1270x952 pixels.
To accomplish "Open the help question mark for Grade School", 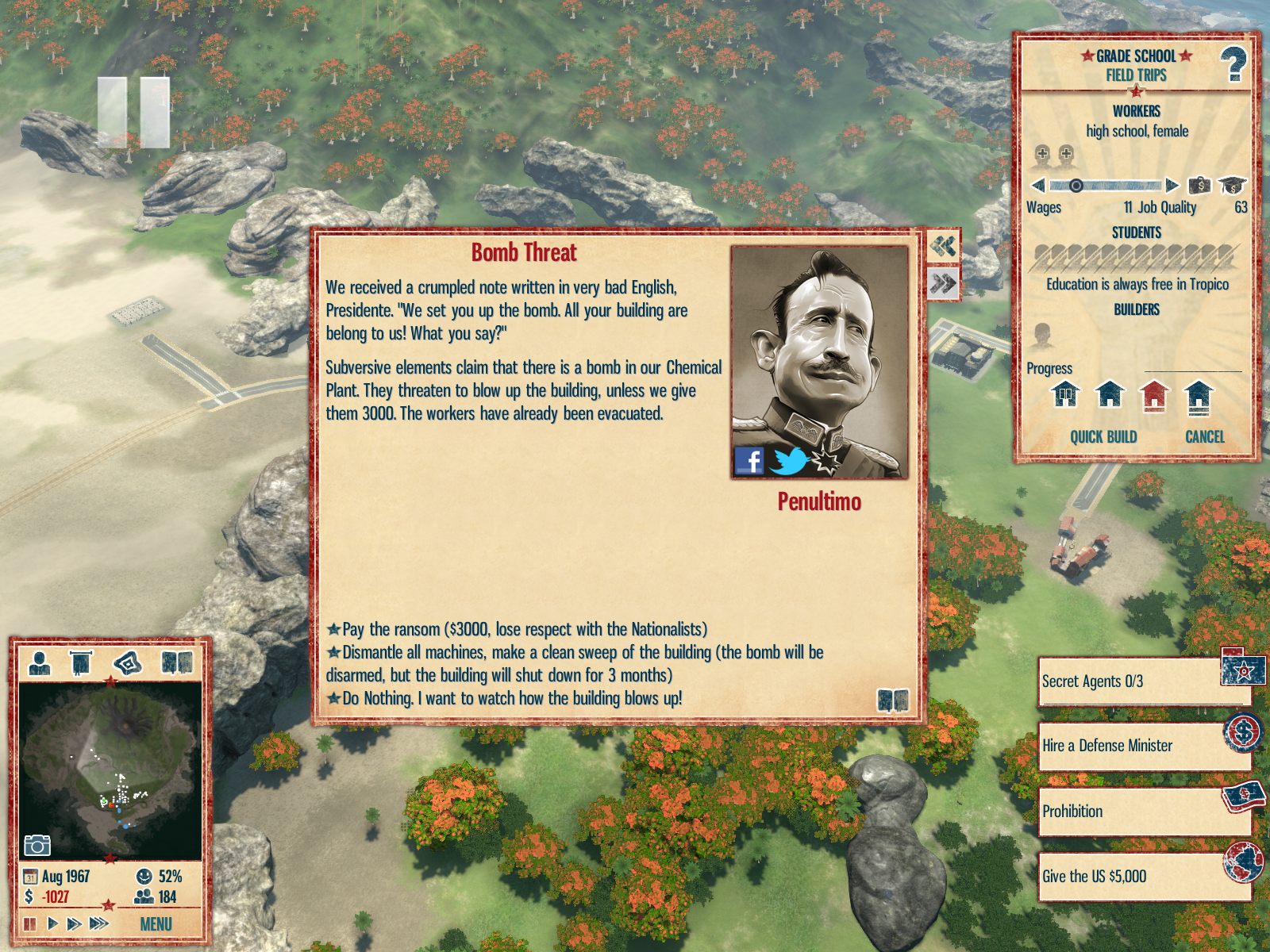I will click(x=1233, y=64).
